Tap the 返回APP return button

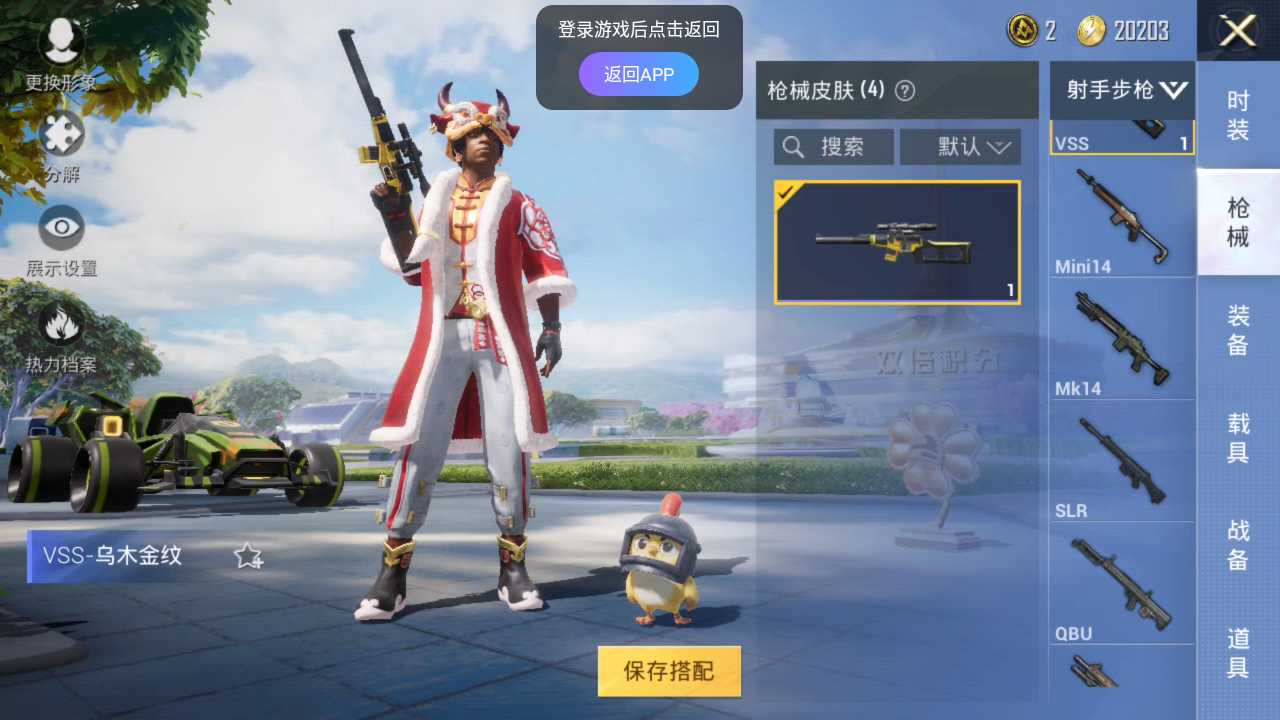(x=638, y=74)
